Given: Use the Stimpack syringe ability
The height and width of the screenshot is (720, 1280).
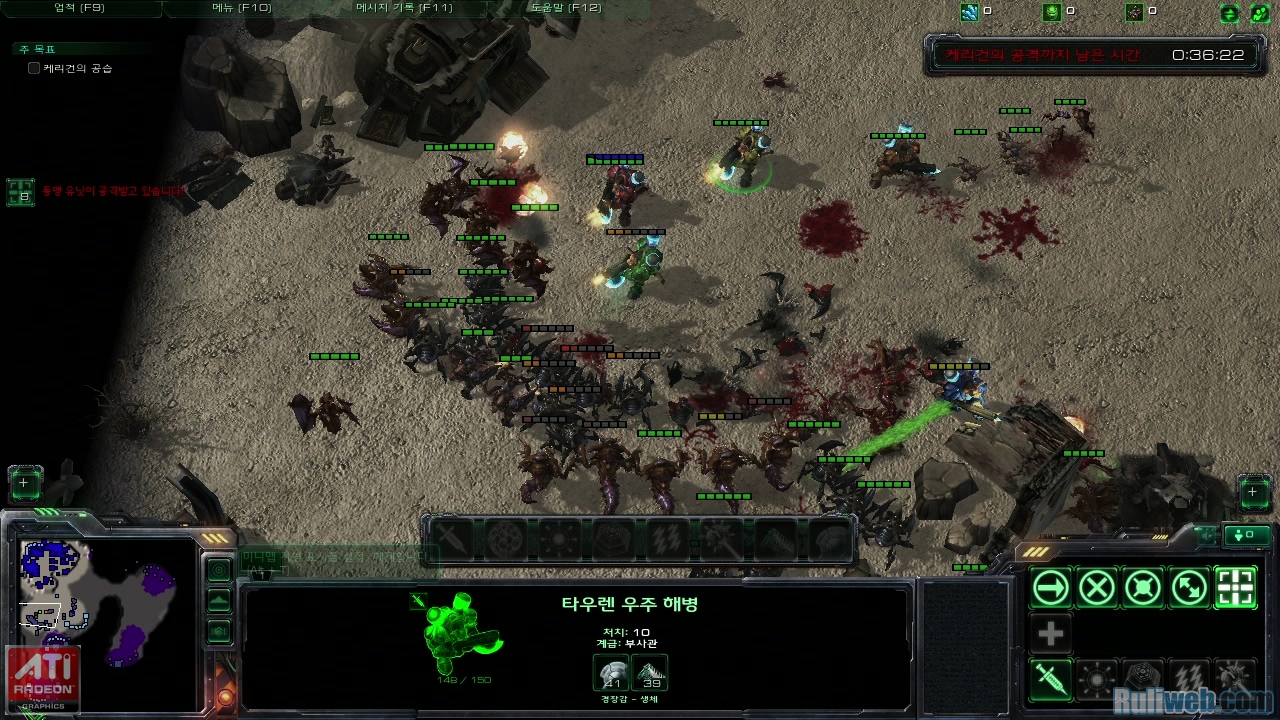Looking at the screenshot, I should (x=1051, y=680).
